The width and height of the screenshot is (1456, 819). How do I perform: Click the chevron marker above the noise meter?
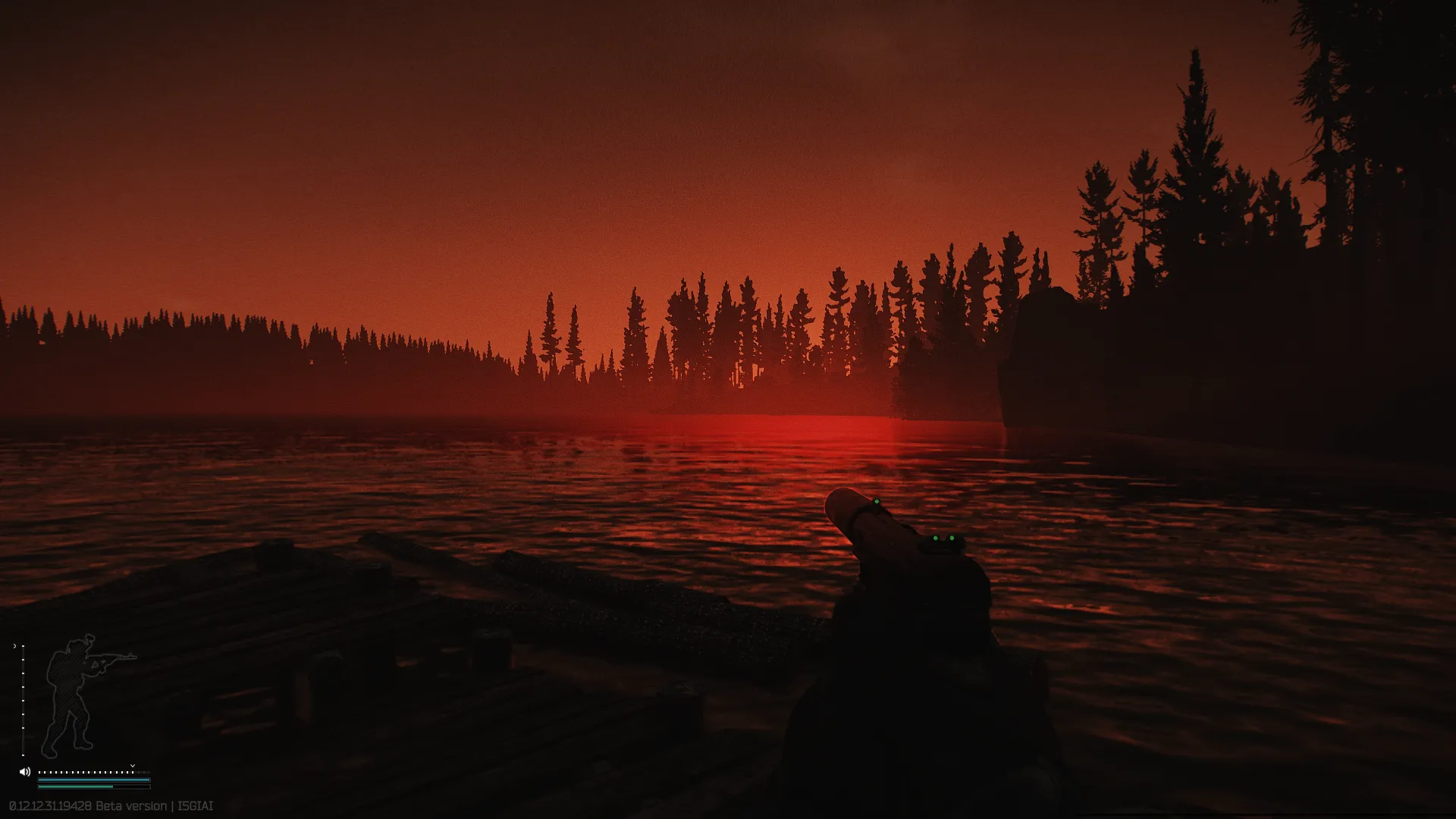[133, 765]
